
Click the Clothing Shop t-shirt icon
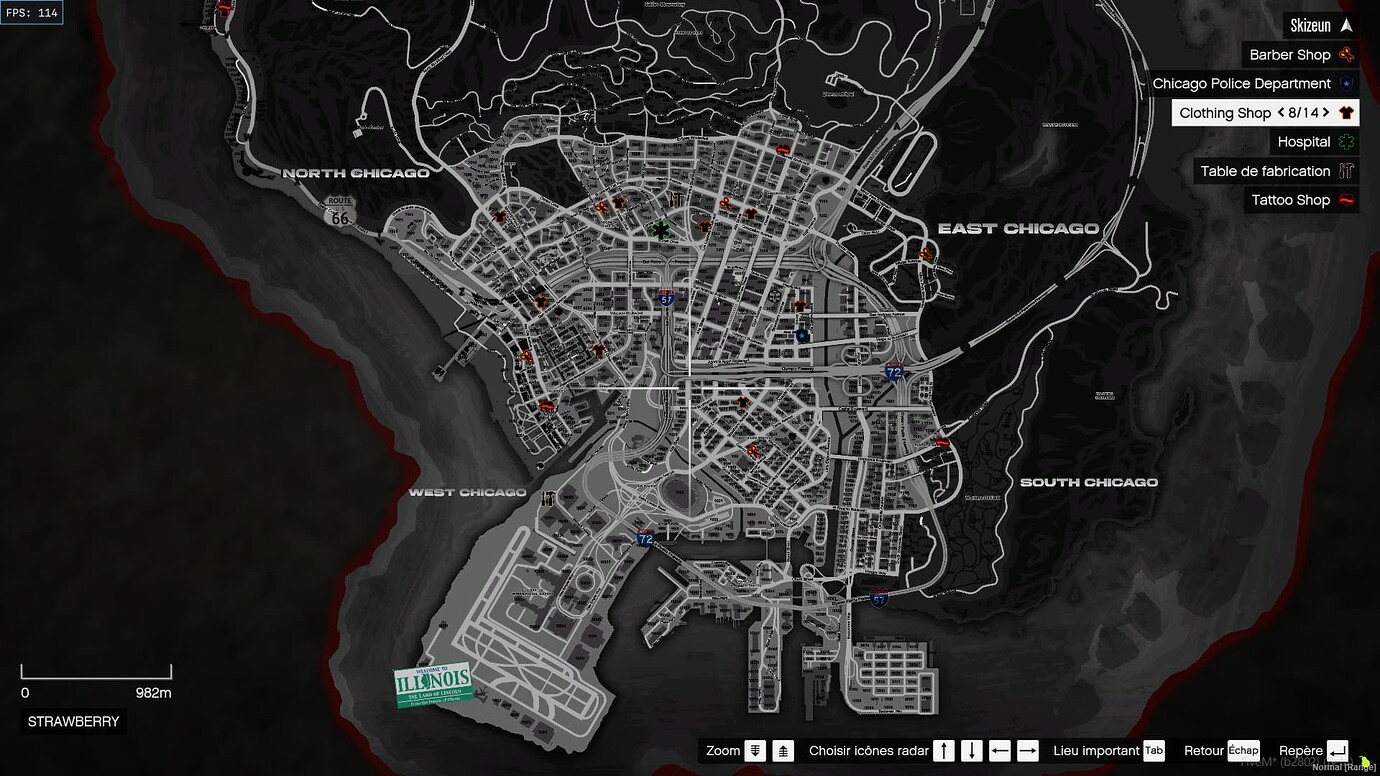click(x=1345, y=112)
